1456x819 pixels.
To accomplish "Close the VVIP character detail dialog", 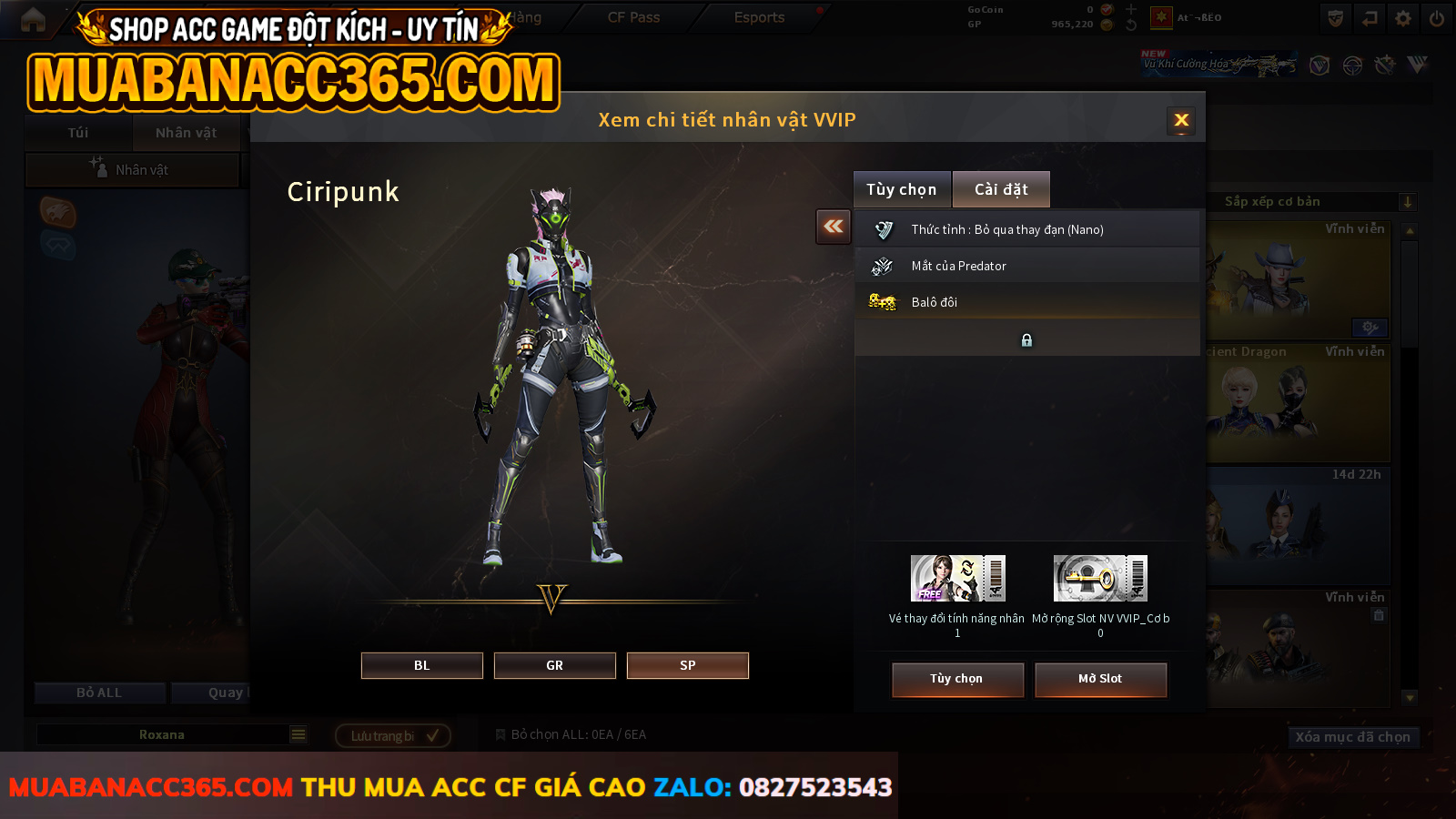I will click(1181, 120).
